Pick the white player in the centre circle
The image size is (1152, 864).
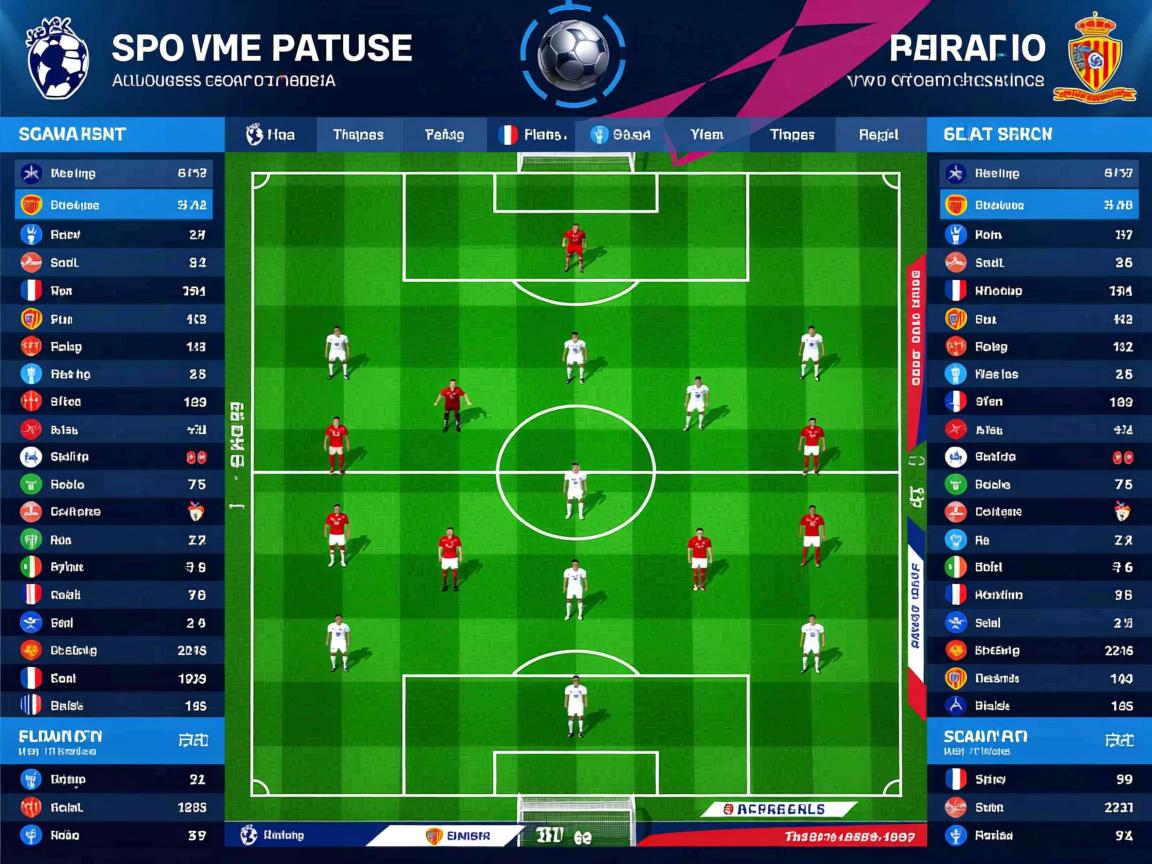coord(574,490)
